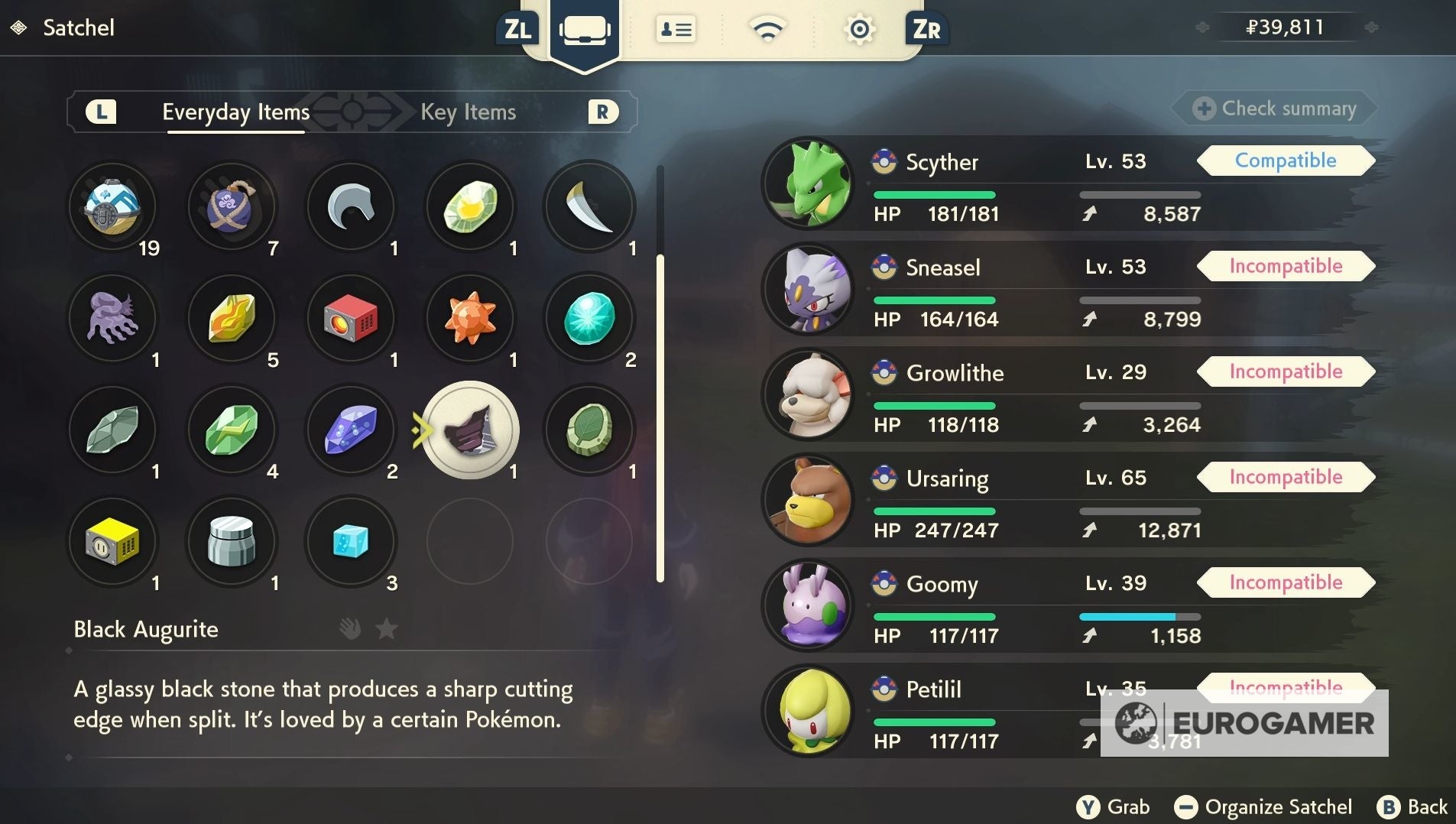Click the Back button

click(x=1422, y=806)
